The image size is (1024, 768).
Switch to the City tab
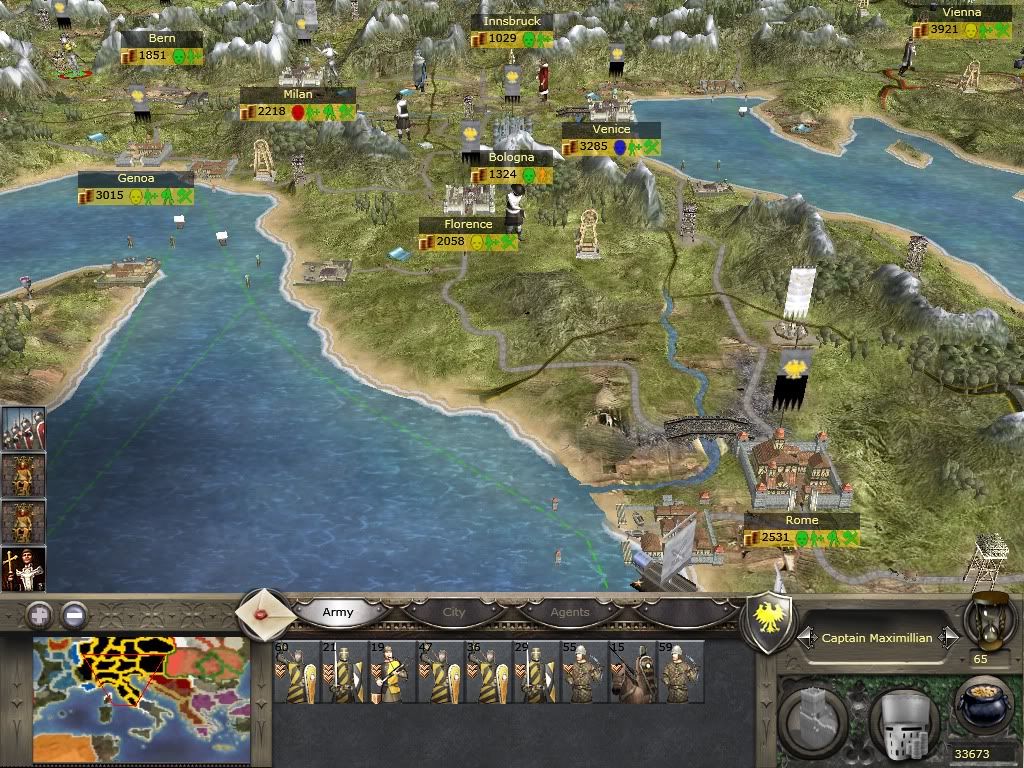point(454,612)
